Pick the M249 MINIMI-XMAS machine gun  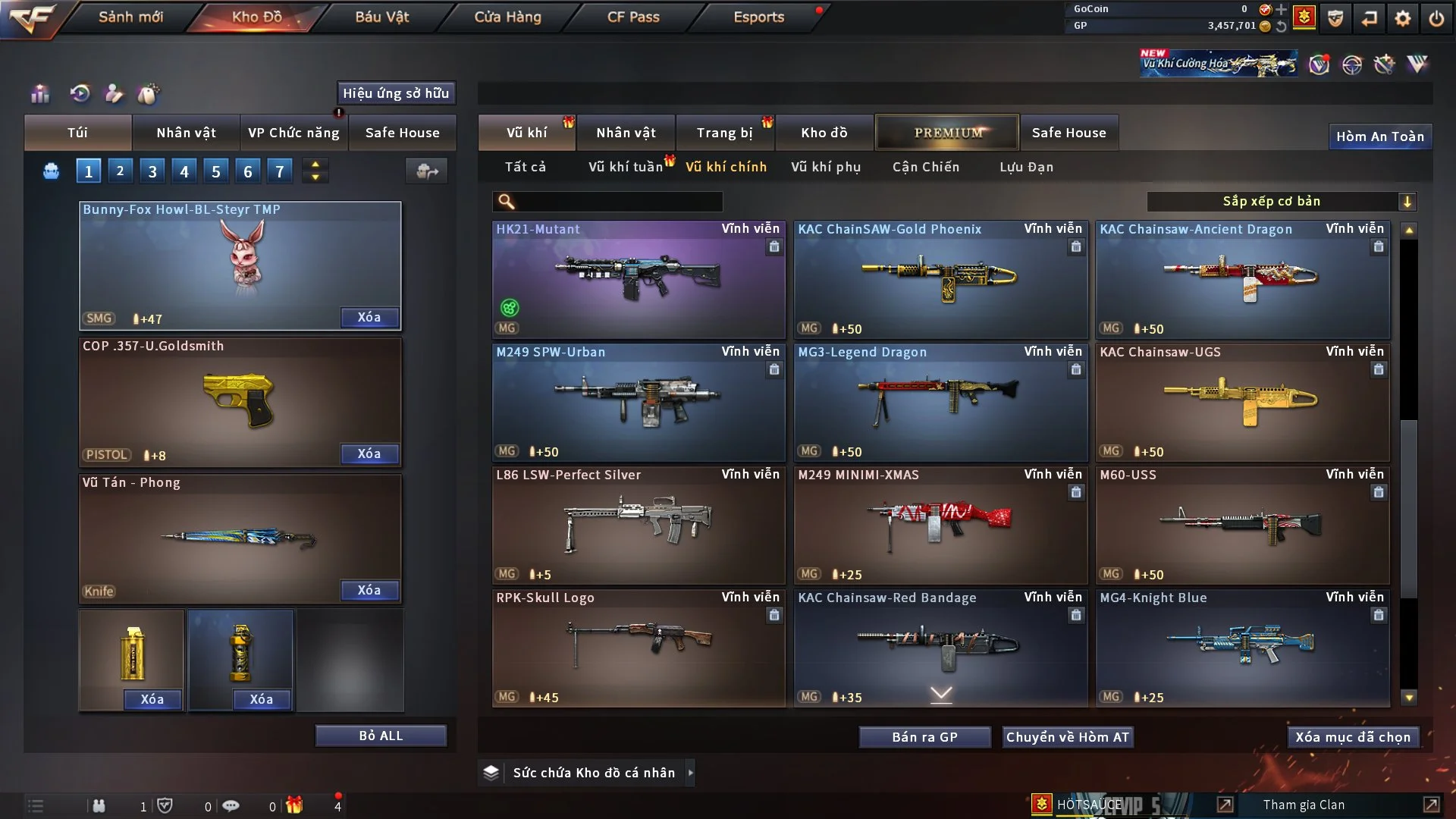tap(940, 525)
